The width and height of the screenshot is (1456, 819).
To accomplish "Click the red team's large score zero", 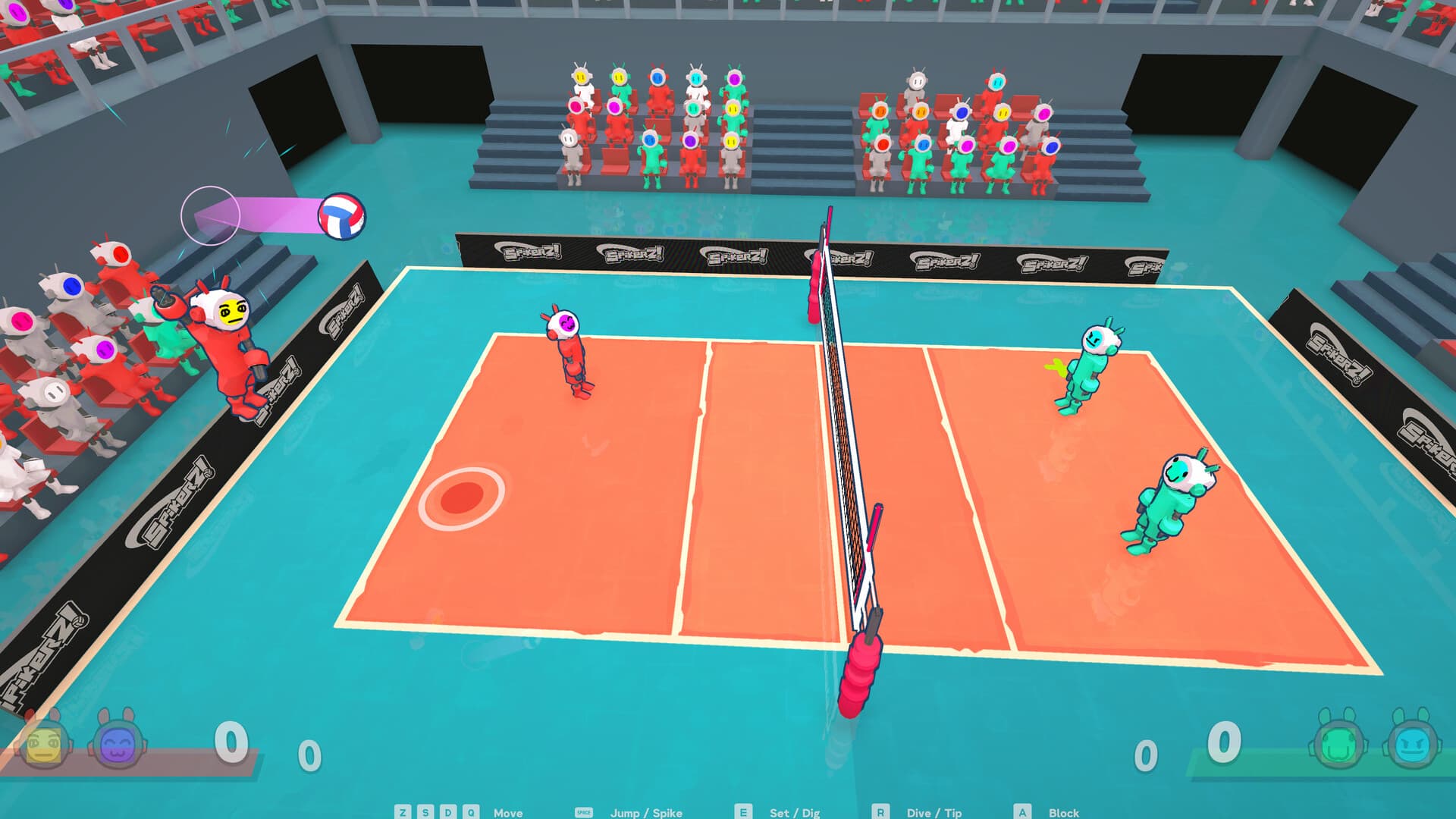I will pos(230,743).
